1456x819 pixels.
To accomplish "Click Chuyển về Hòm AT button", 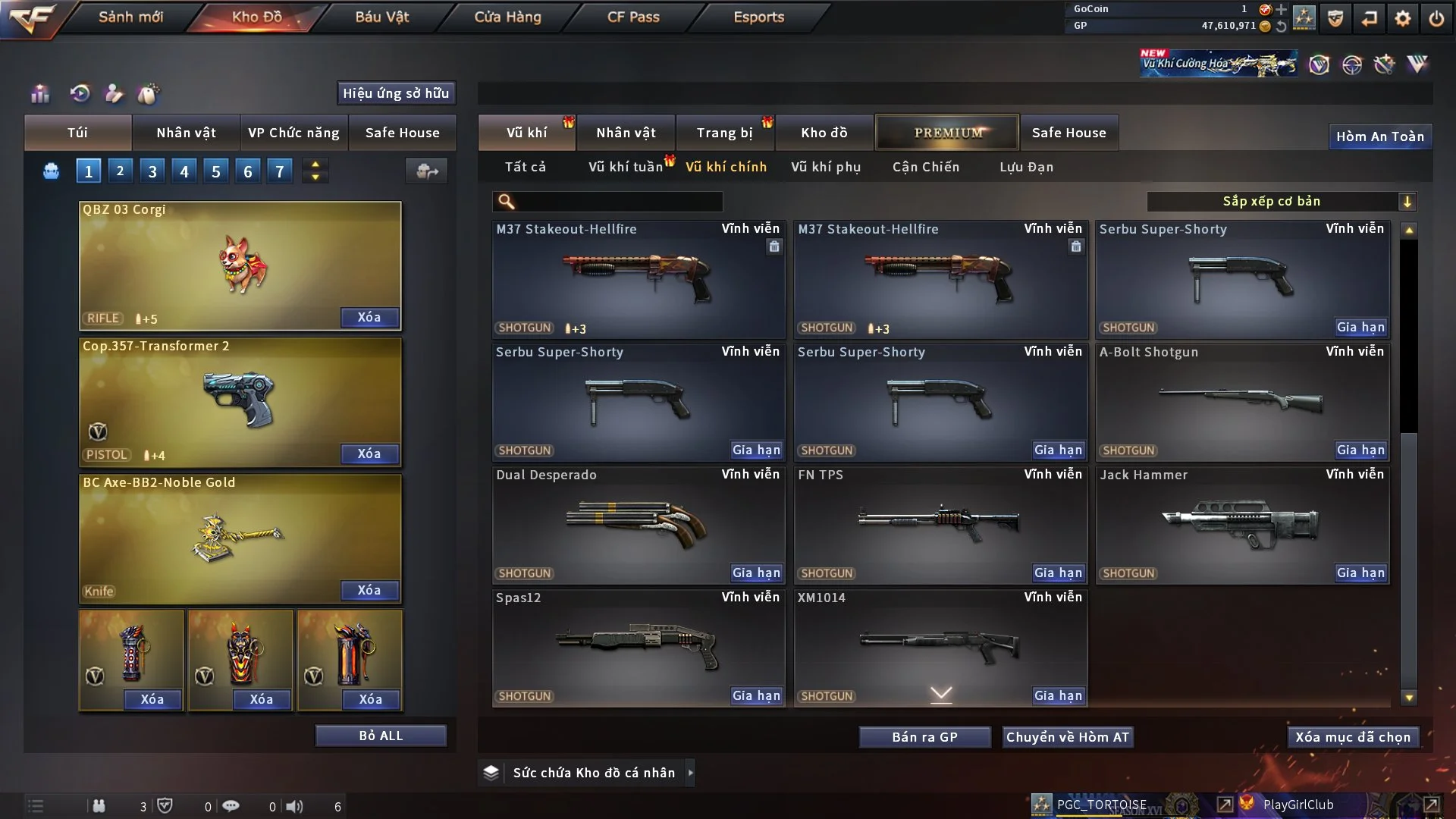I will click(x=1067, y=737).
